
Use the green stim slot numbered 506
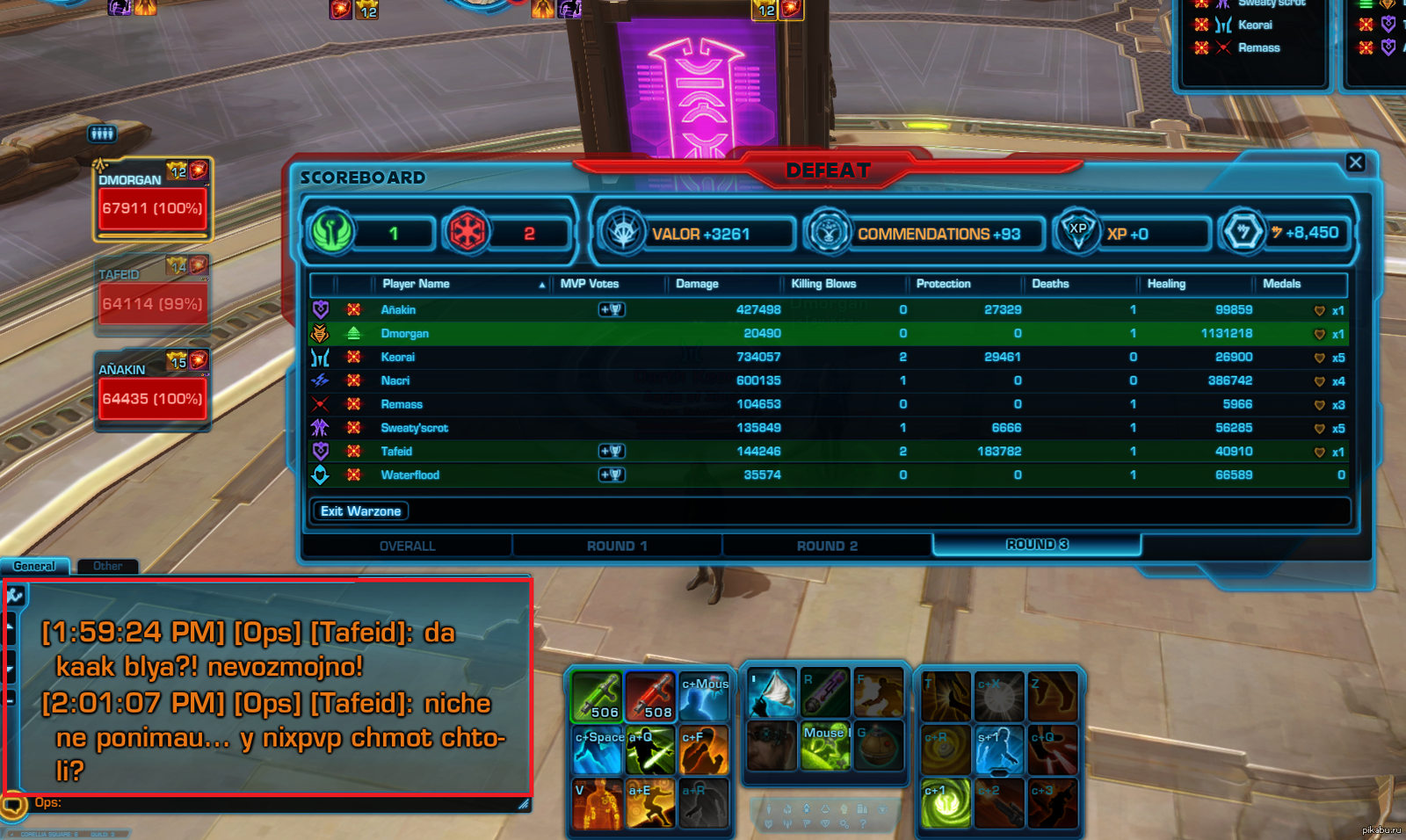pos(597,697)
